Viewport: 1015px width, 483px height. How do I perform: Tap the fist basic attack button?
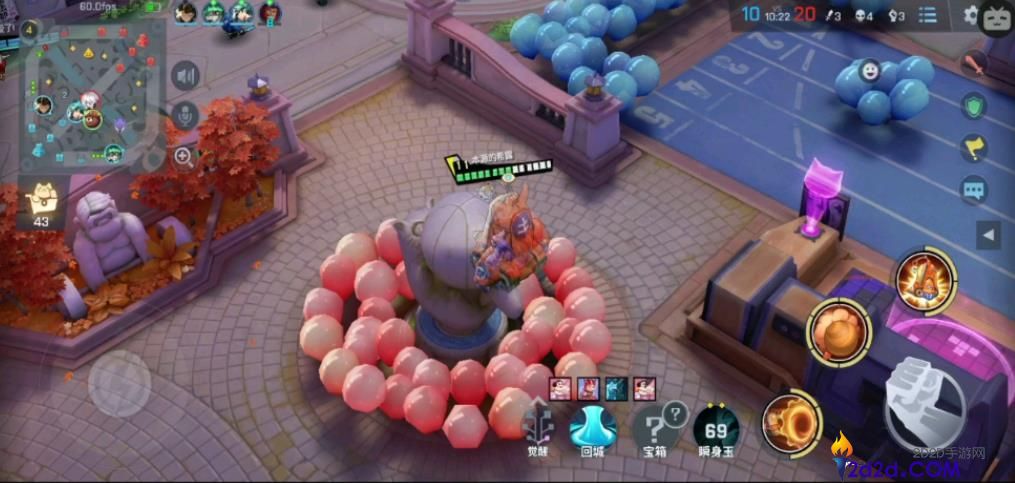(923, 402)
